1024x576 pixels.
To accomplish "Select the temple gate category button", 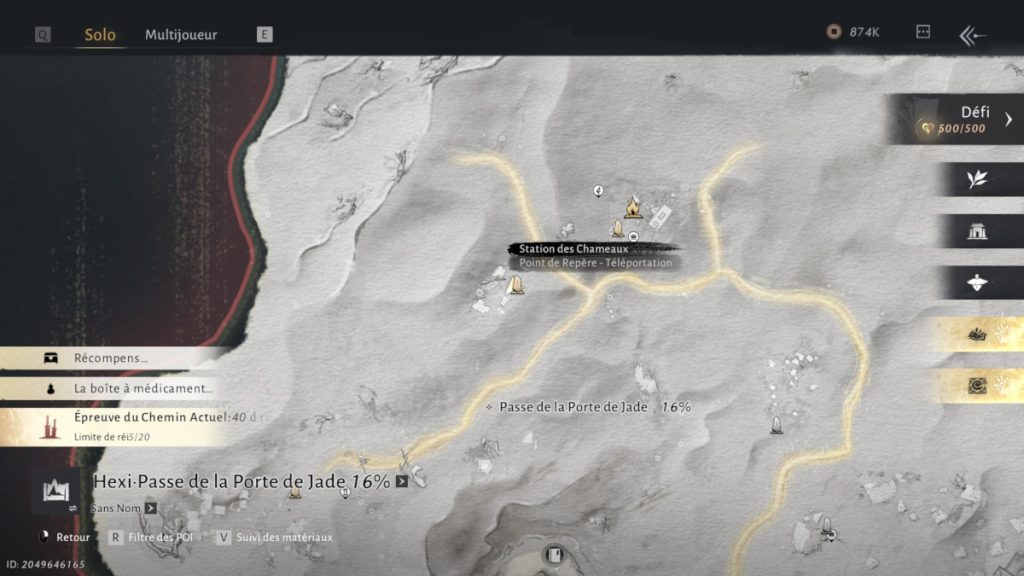I will coord(977,231).
